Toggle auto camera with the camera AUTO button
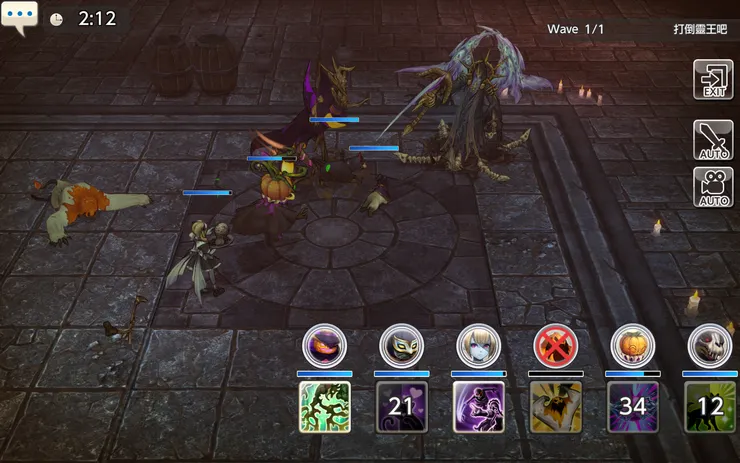This screenshot has width=740, height=463. pyautogui.click(x=713, y=187)
